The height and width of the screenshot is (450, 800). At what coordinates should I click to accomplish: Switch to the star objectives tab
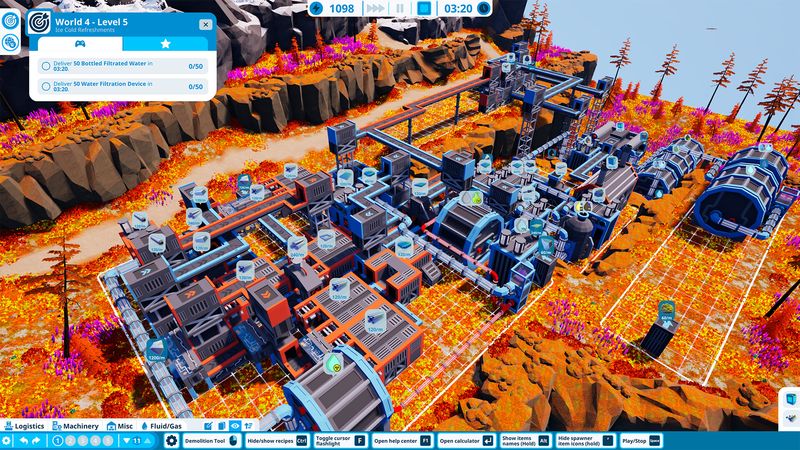(166, 44)
